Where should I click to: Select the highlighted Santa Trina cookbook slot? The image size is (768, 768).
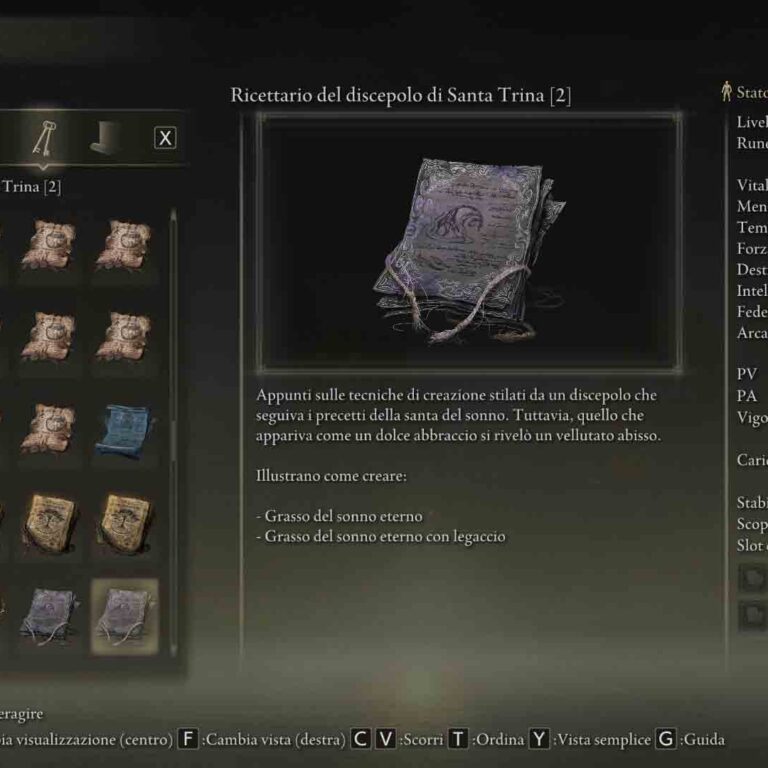pyautogui.click(x=124, y=611)
